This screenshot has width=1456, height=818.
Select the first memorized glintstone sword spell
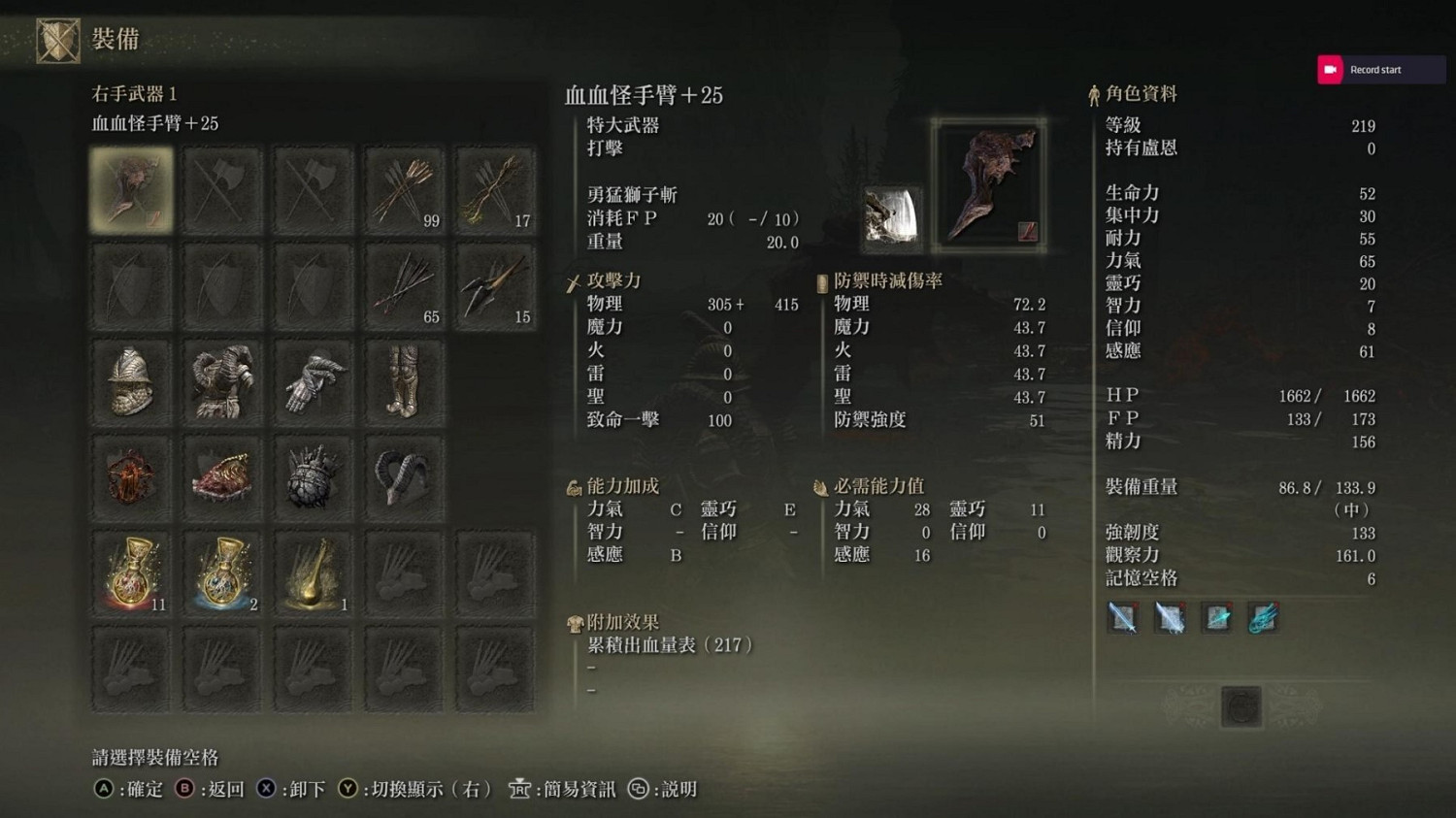tap(1123, 618)
